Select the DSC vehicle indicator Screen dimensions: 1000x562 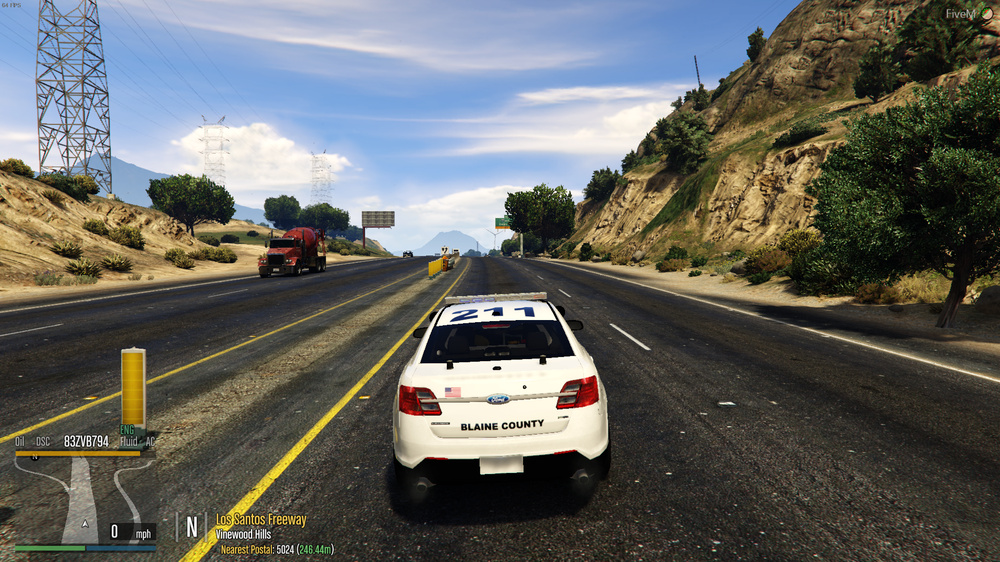(x=43, y=441)
